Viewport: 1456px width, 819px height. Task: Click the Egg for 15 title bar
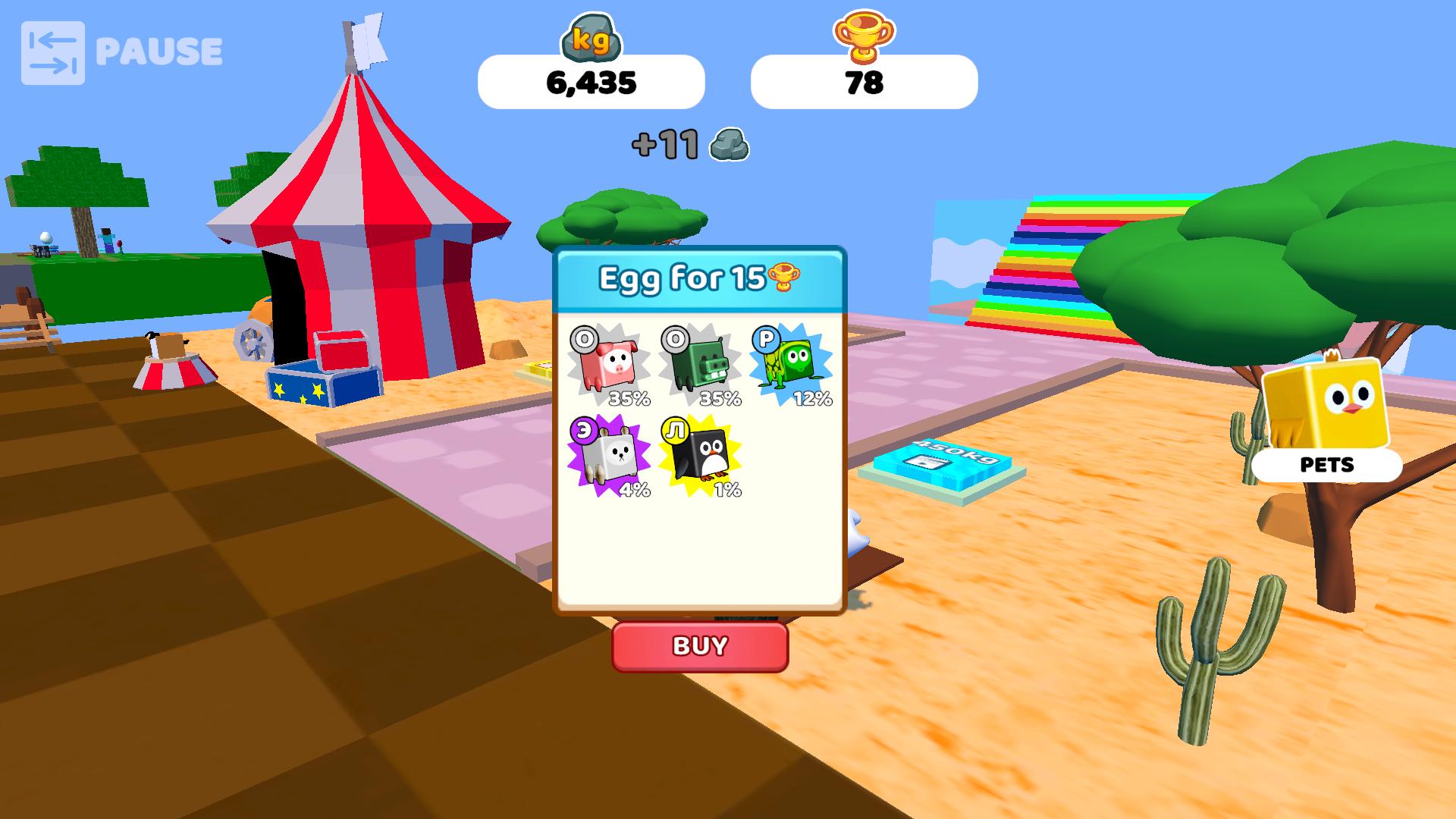[x=698, y=278]
